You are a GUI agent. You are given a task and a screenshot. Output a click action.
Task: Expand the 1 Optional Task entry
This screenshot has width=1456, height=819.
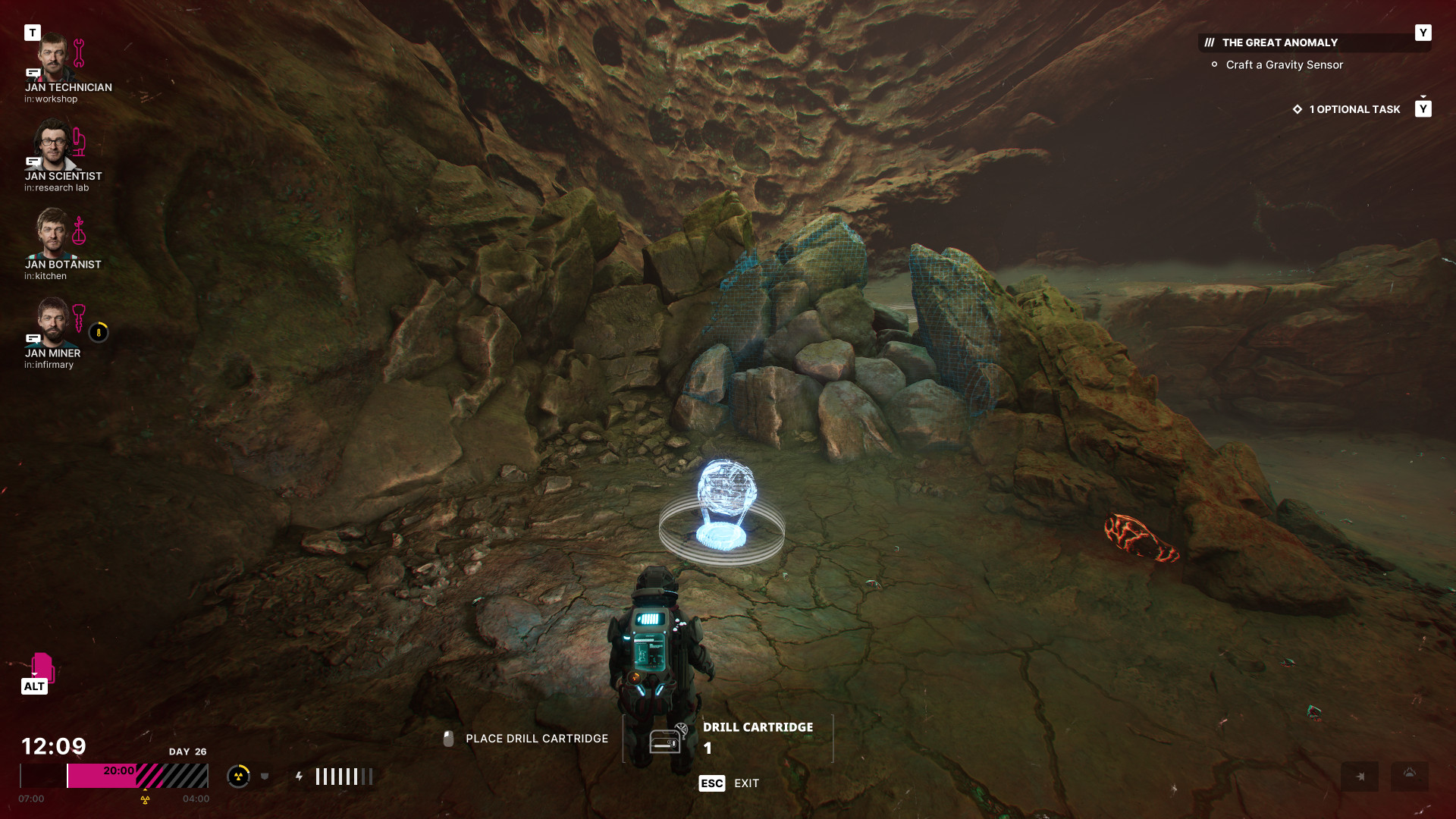(x=1354, y=110)
